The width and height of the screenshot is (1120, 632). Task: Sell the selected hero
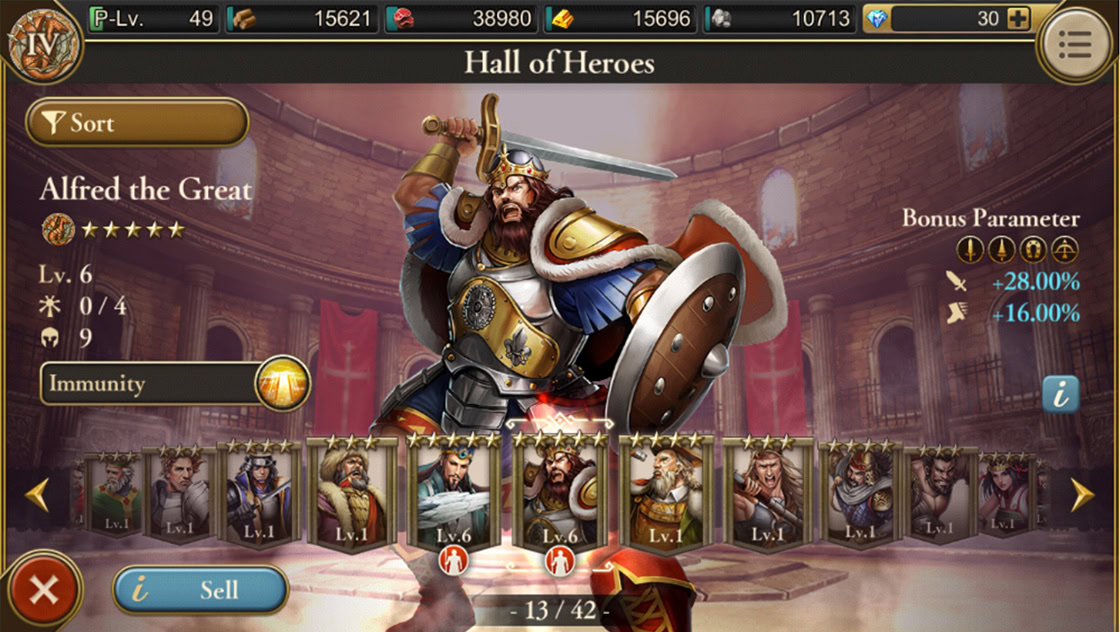point(200,590)
